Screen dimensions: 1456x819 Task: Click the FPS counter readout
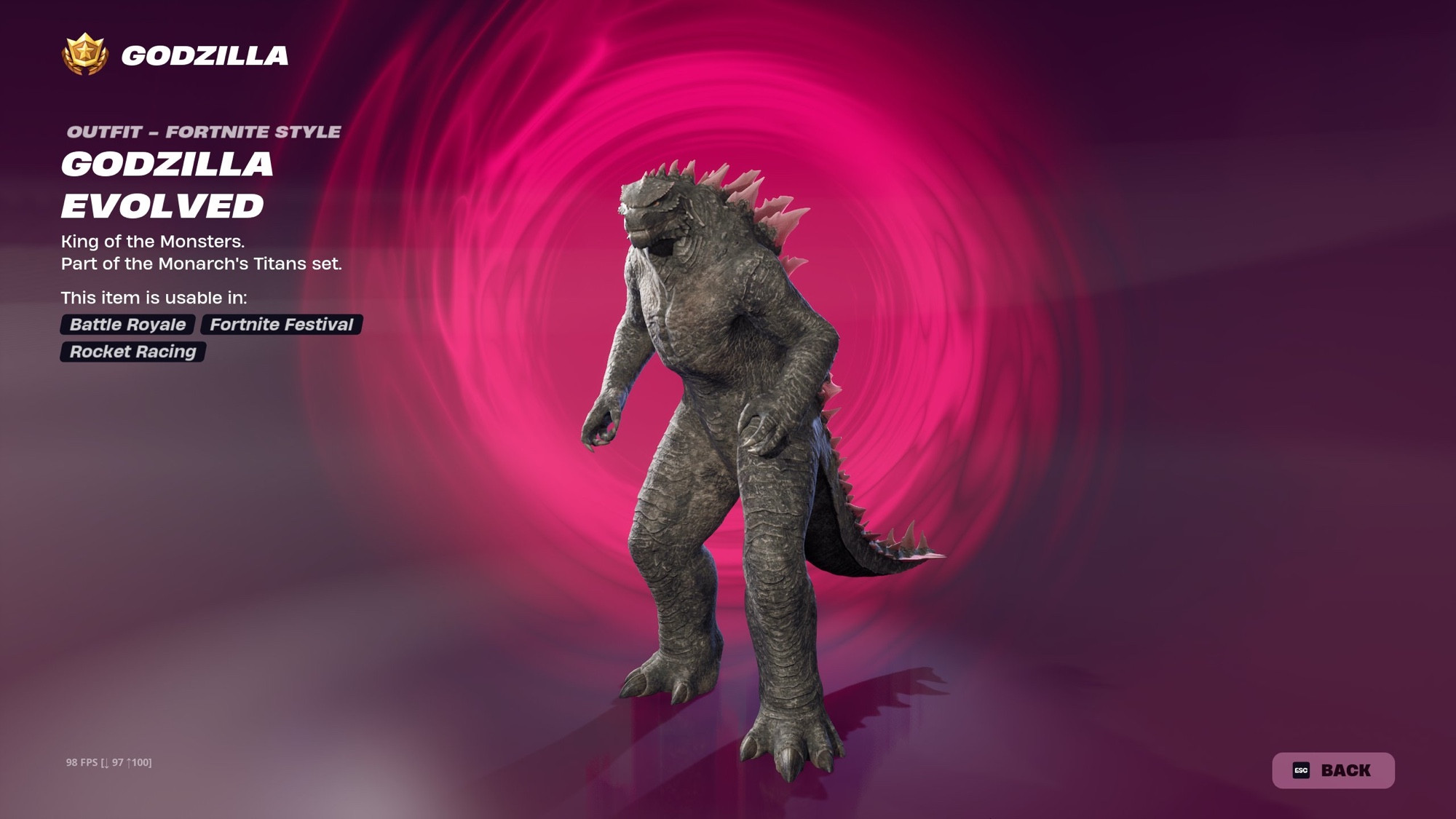pos(108,764)
